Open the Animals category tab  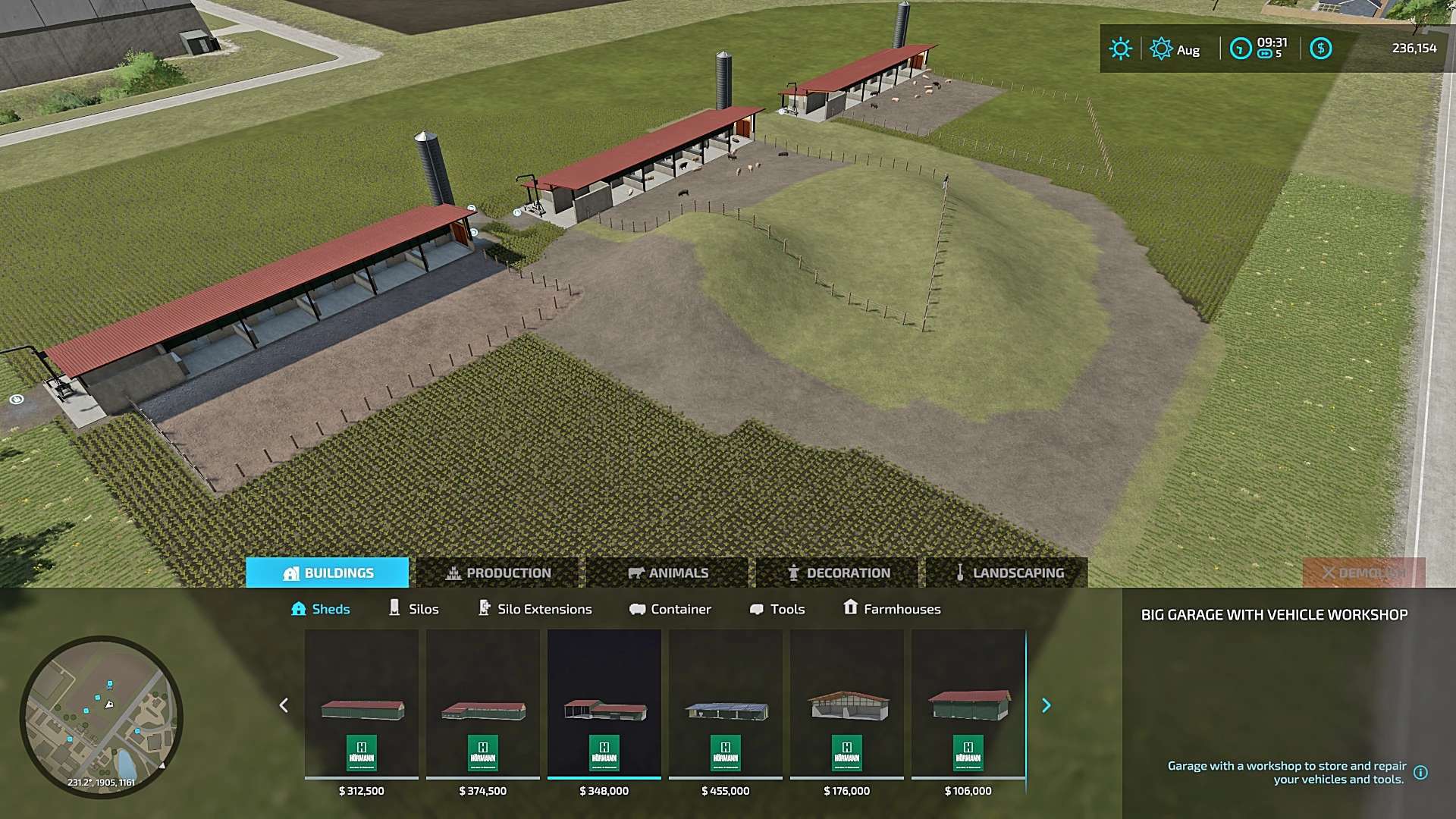[667, 573]
